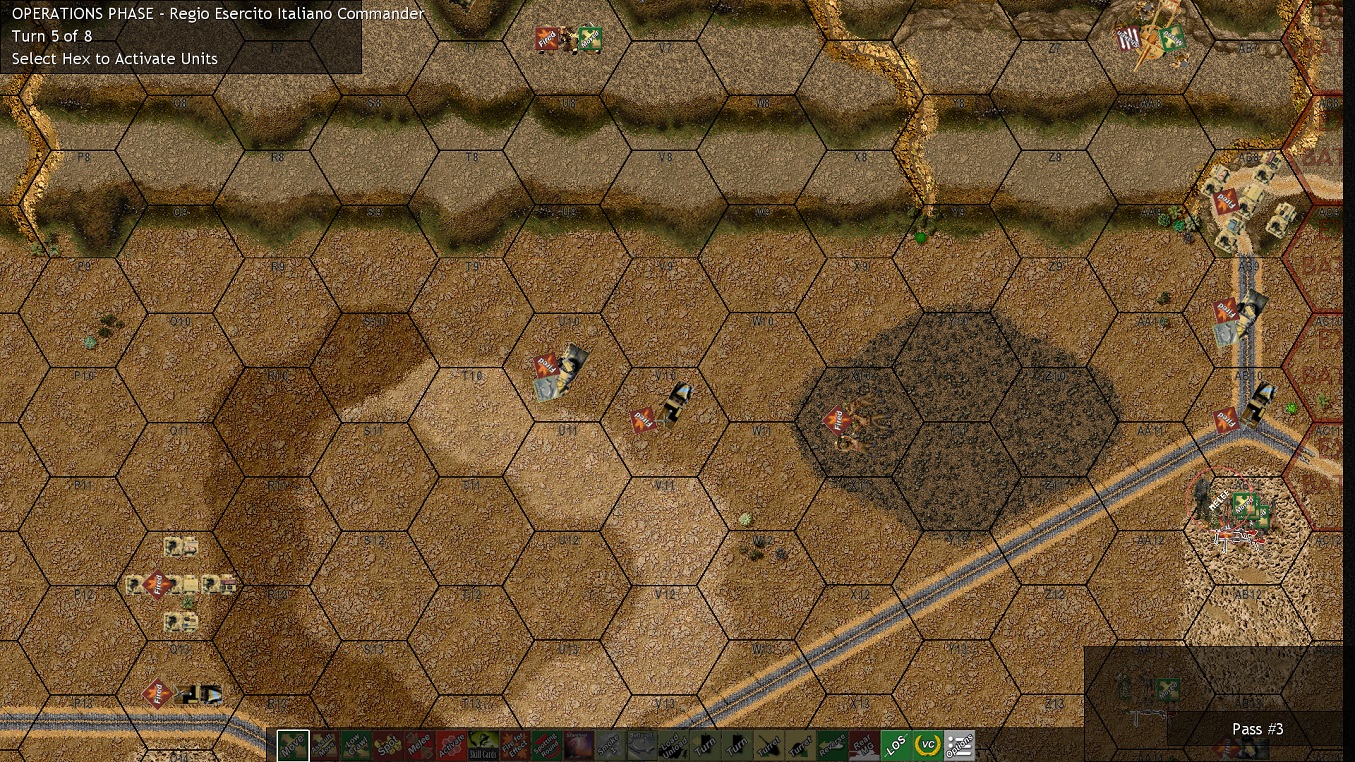Show victory conditions with the VC button
This screenshot has height=762, width=1355.
(x=928, y=745)
